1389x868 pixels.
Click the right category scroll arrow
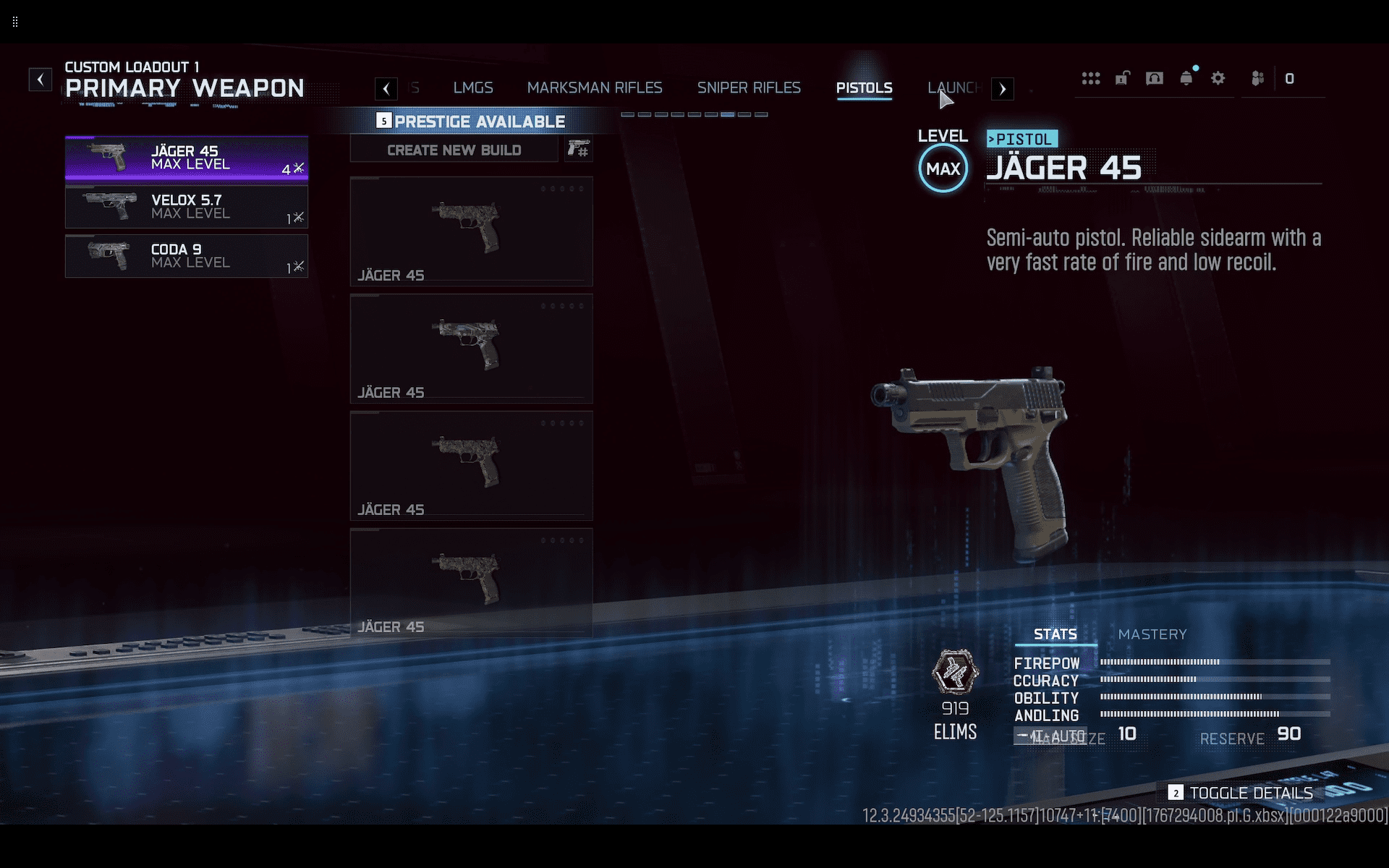1003,89
